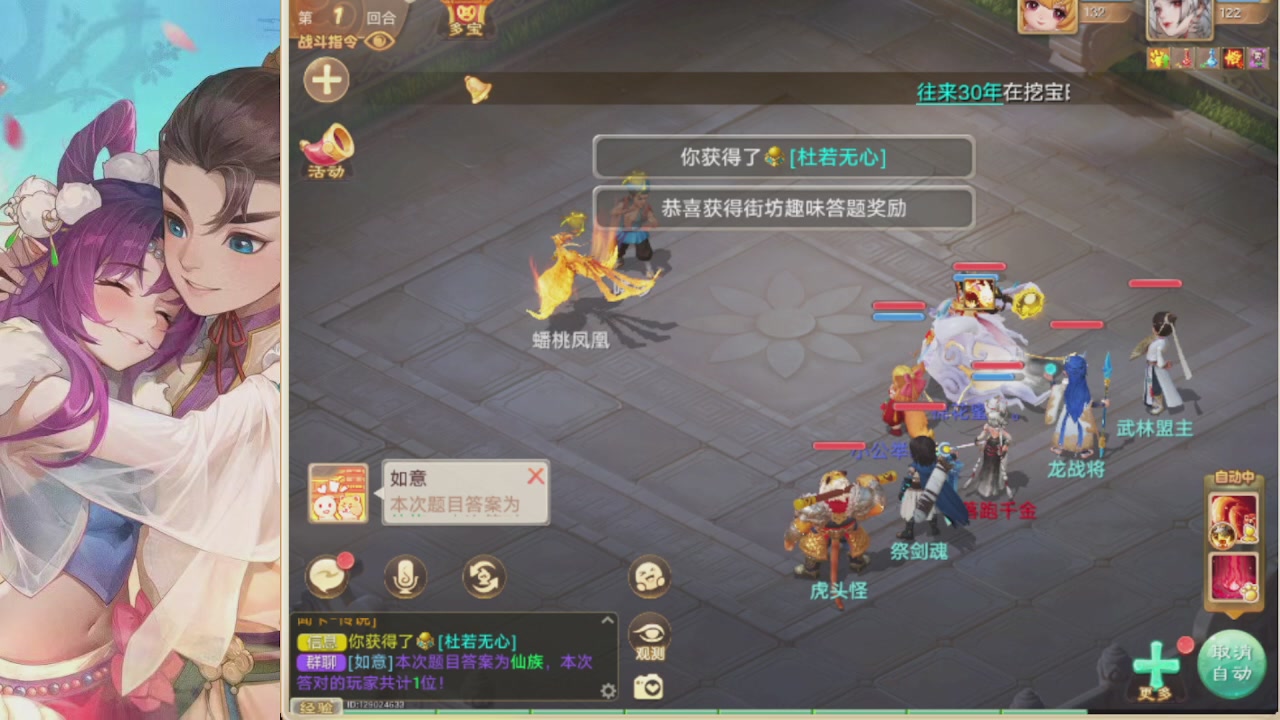Viewport: 1280px width, 720px height.
Task: Open chat settings via the gear icon
Action: pos(607,689)
